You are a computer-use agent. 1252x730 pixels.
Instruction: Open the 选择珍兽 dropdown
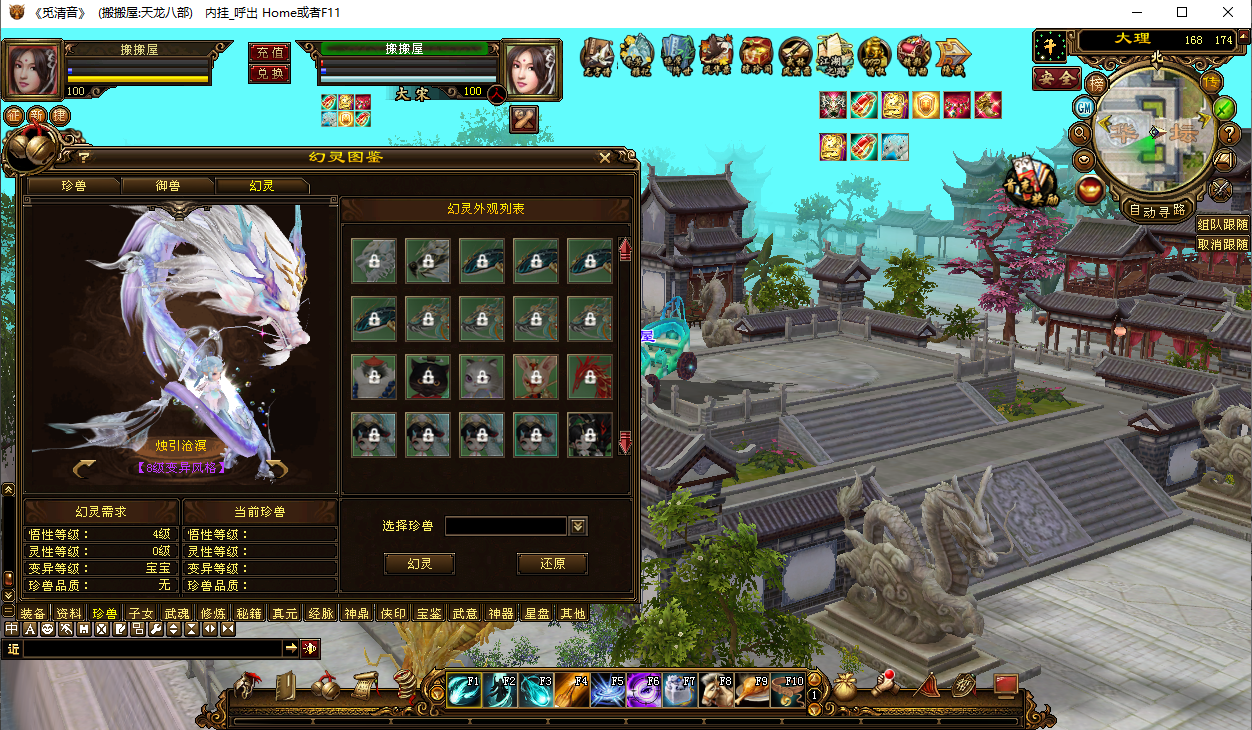[578, 526]
